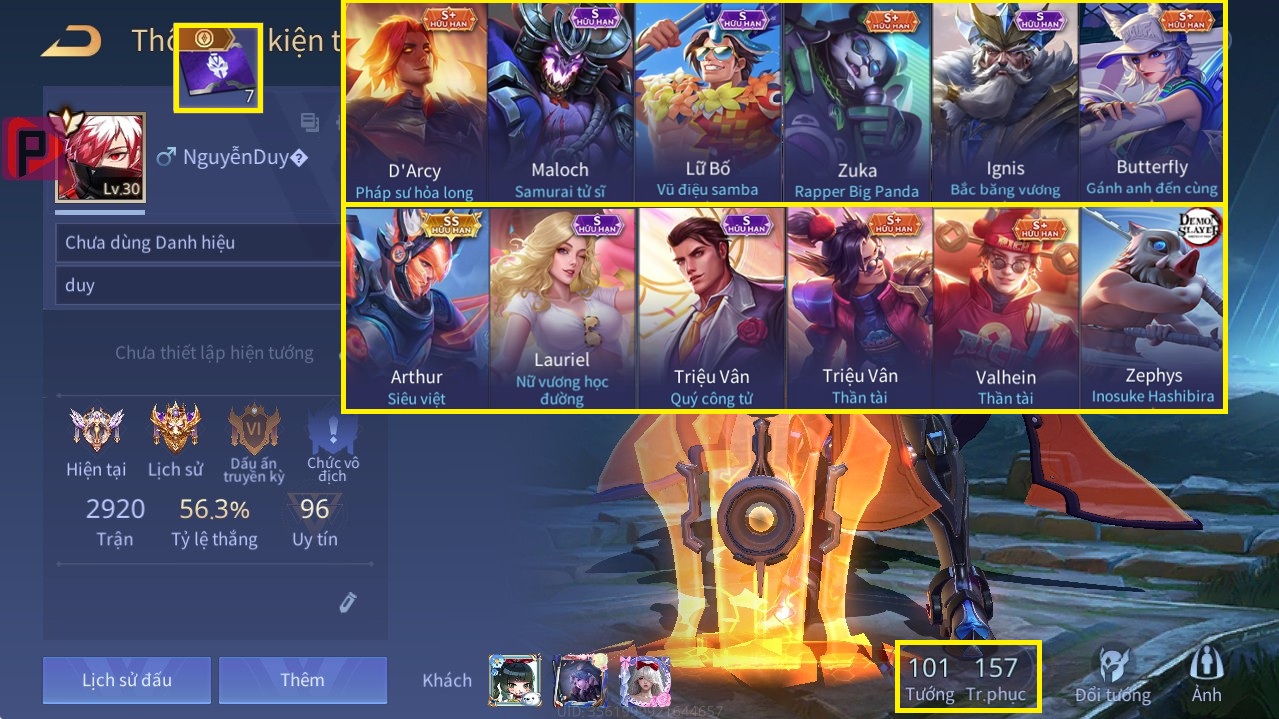The height and width of the screenshot is (719, 1279).
Task: Select Zephys Inosuke Hashibira skin
Action: point(1151,308)
